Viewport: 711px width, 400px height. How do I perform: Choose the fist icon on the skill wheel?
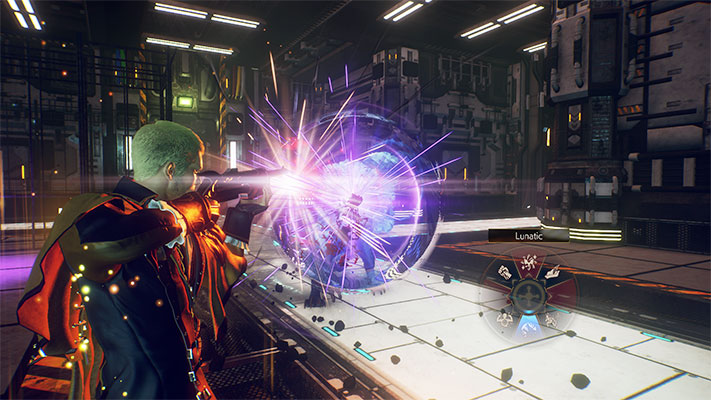point(505,272)
